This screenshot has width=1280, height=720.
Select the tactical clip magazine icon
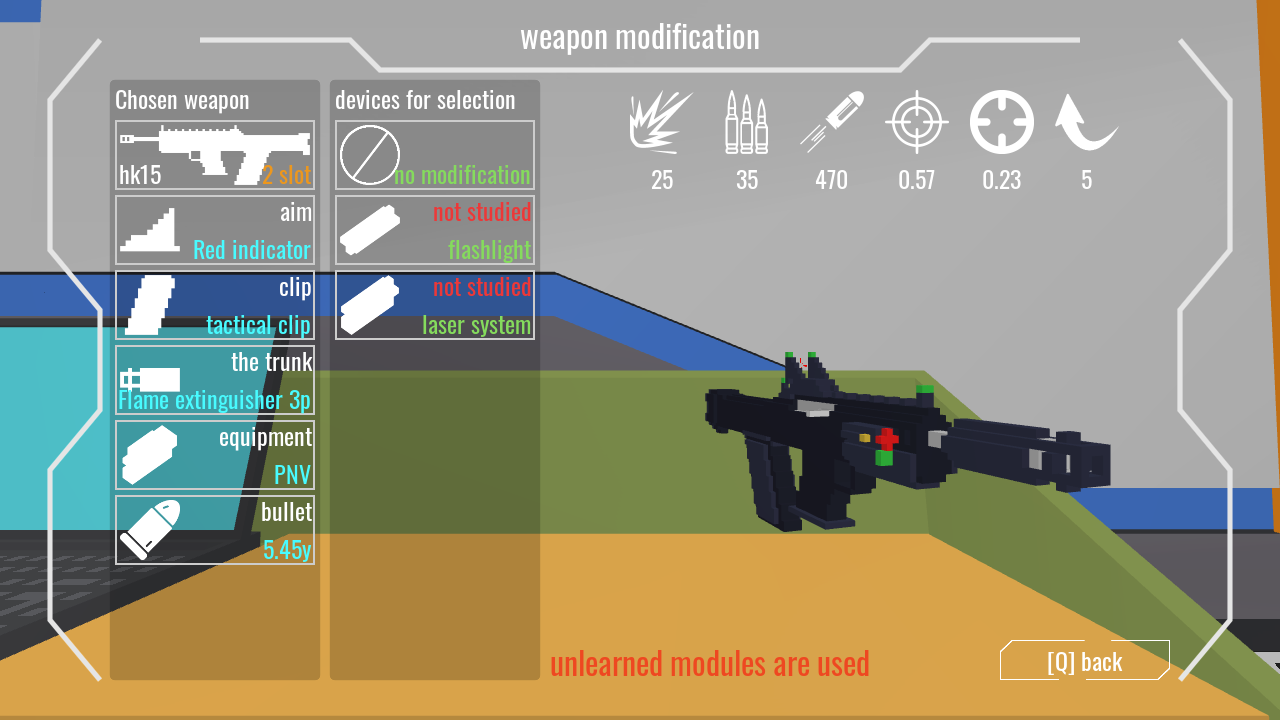[x=150, y=303]
